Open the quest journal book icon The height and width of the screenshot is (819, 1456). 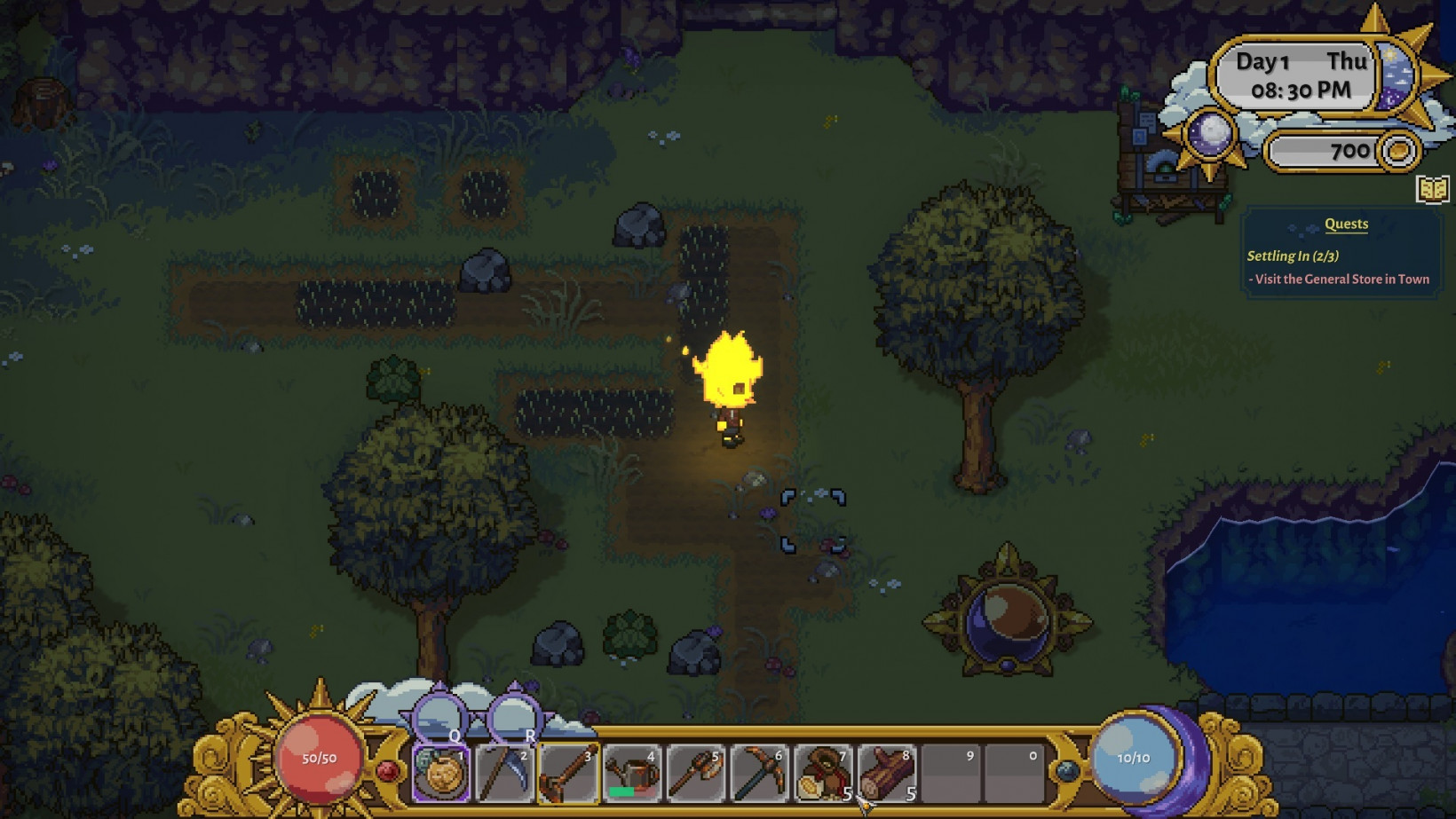point(1432,189)
